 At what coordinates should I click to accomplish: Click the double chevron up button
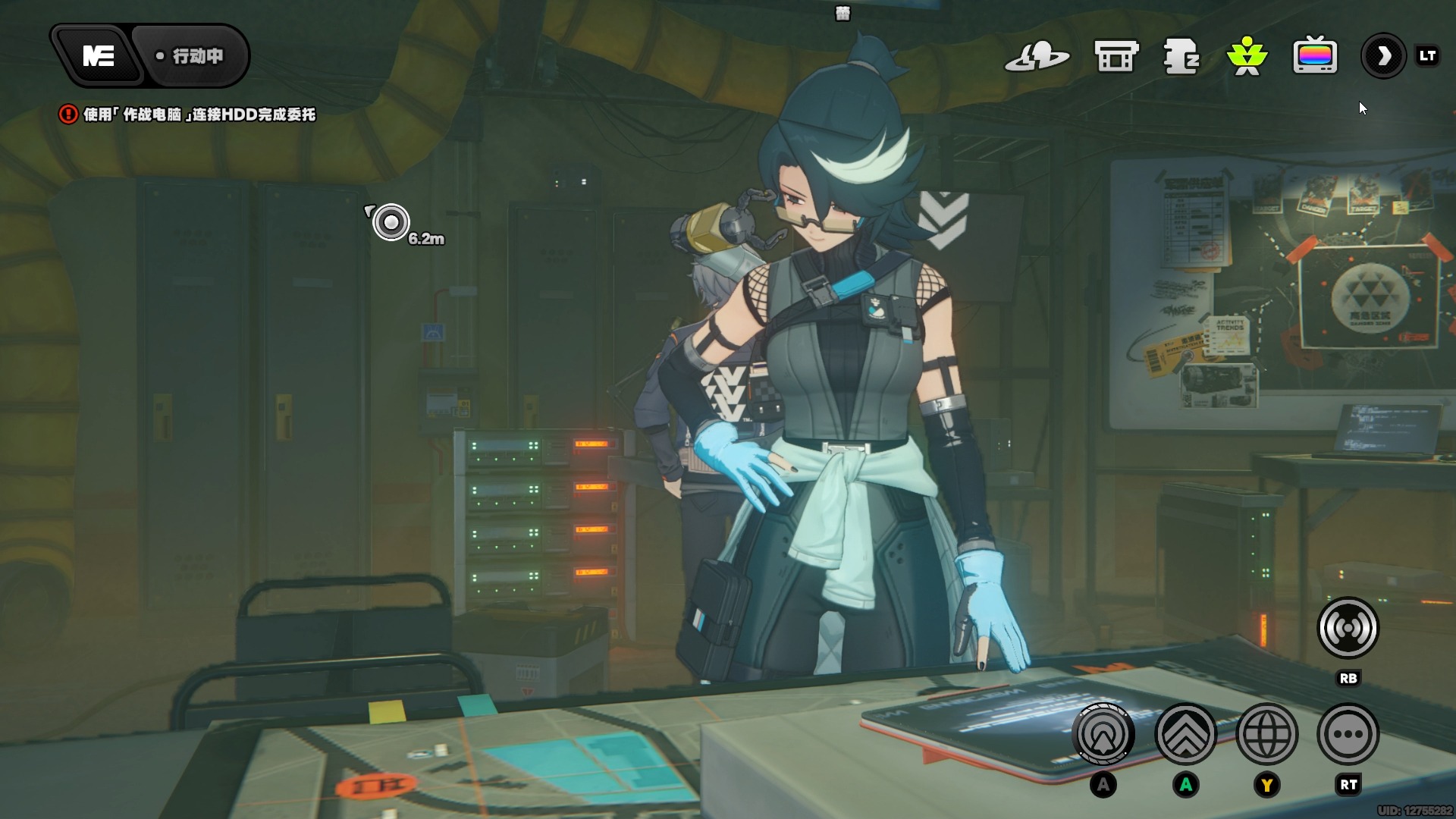(x=1185, y=734)
